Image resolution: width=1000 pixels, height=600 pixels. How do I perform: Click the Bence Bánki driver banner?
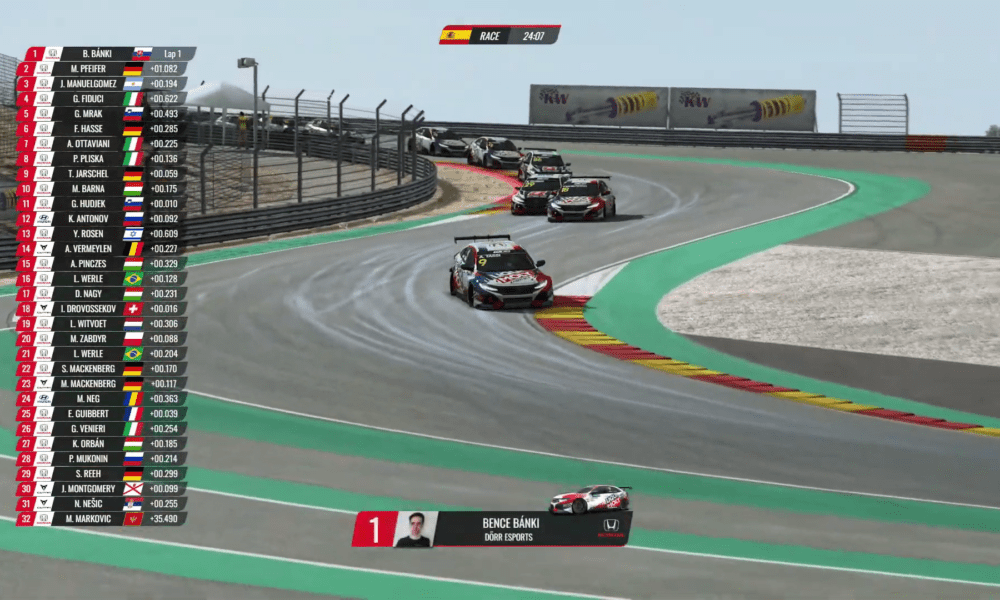tap(490, 529)
